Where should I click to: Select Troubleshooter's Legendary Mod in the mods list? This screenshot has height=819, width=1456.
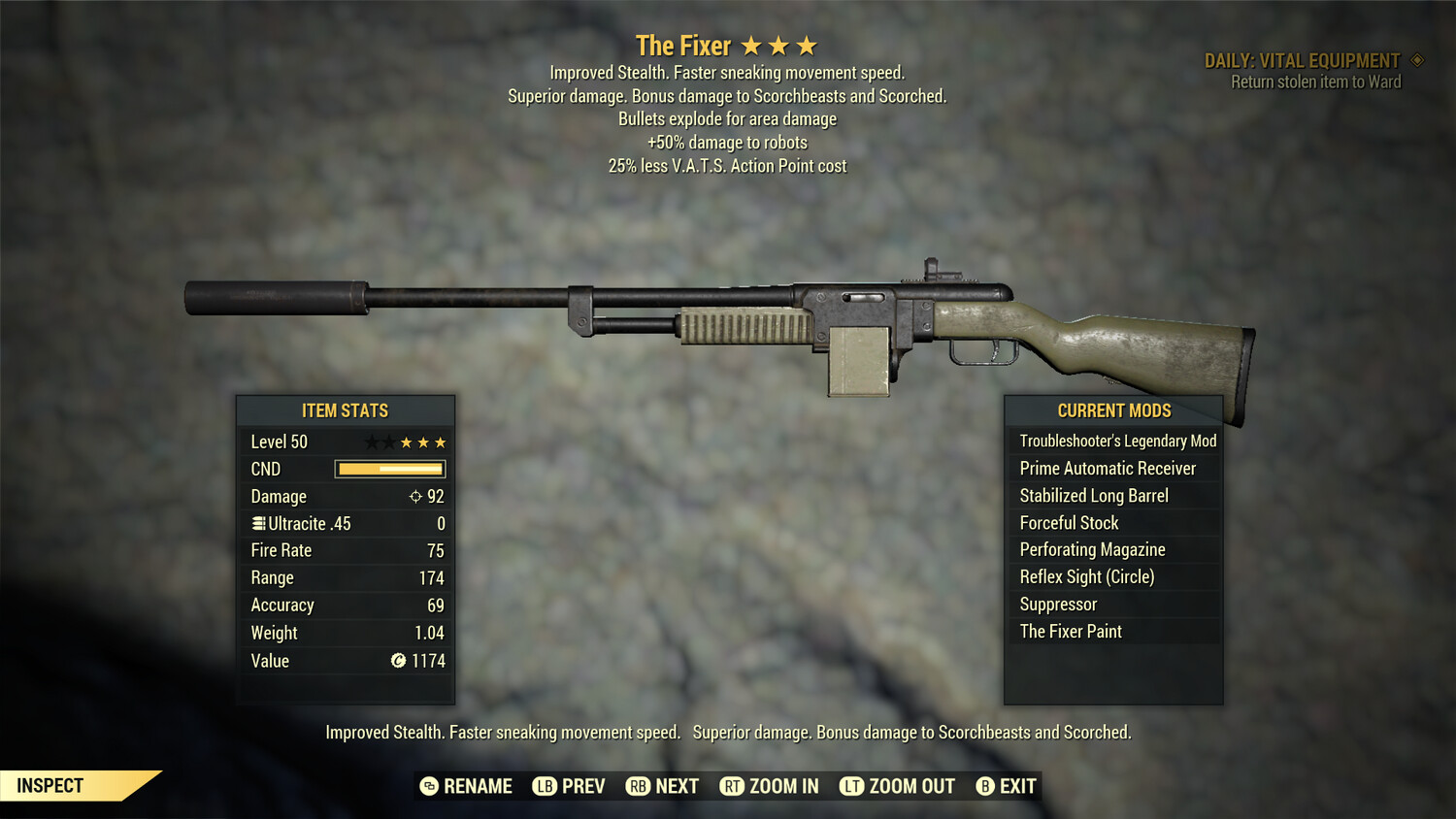click(1116, 440)
